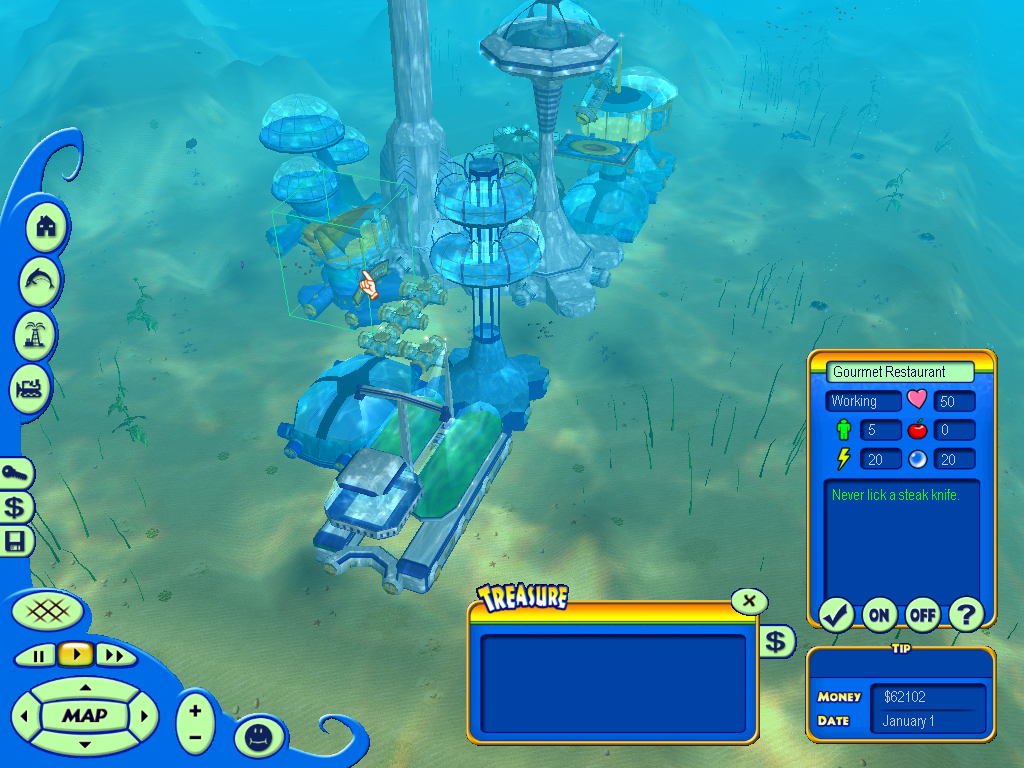Set game speed to normal play
This screenshot has width=1024, height=768.
click(x=76, y=655)
